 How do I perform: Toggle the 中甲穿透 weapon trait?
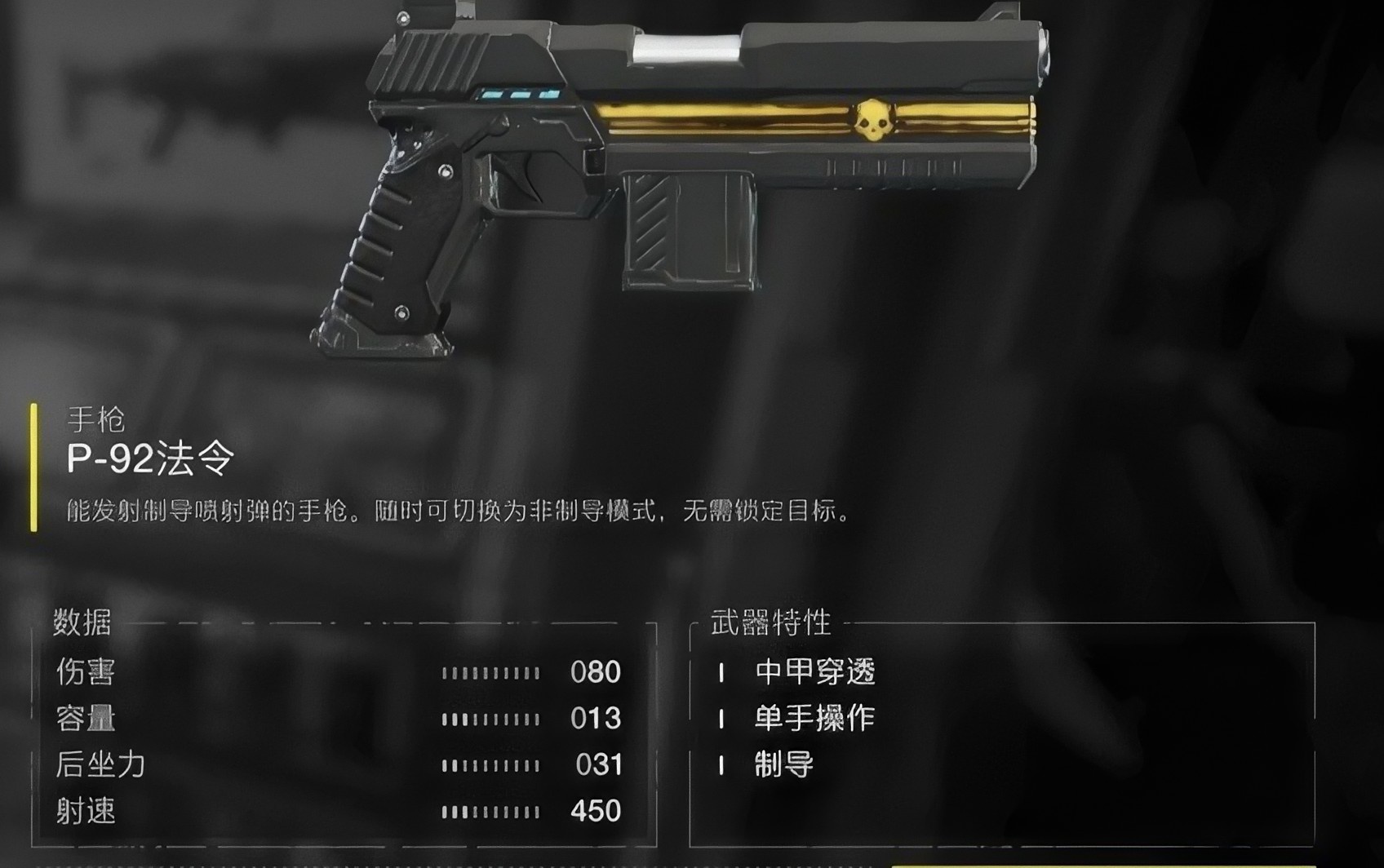(814, 673)
